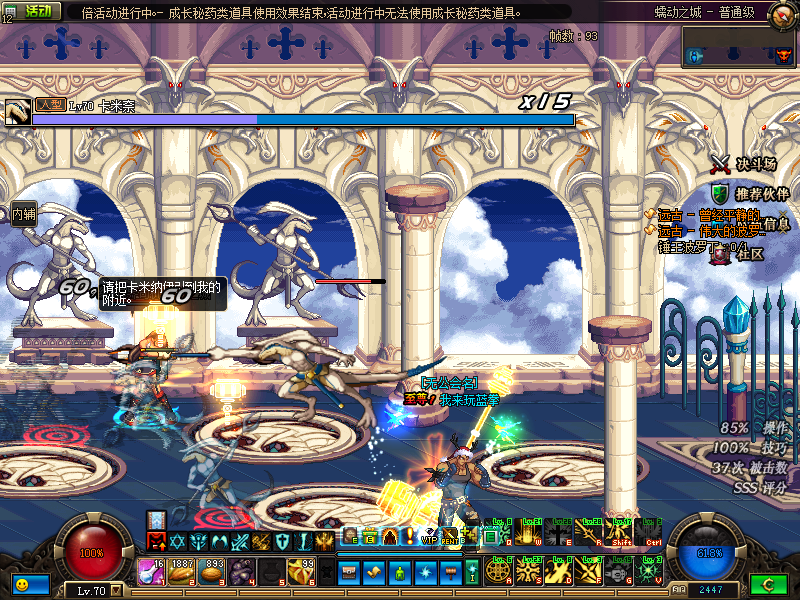Viewport: 800px width, 600px height.
Task: Click the VIP status icon
Action: pos(431,536)
